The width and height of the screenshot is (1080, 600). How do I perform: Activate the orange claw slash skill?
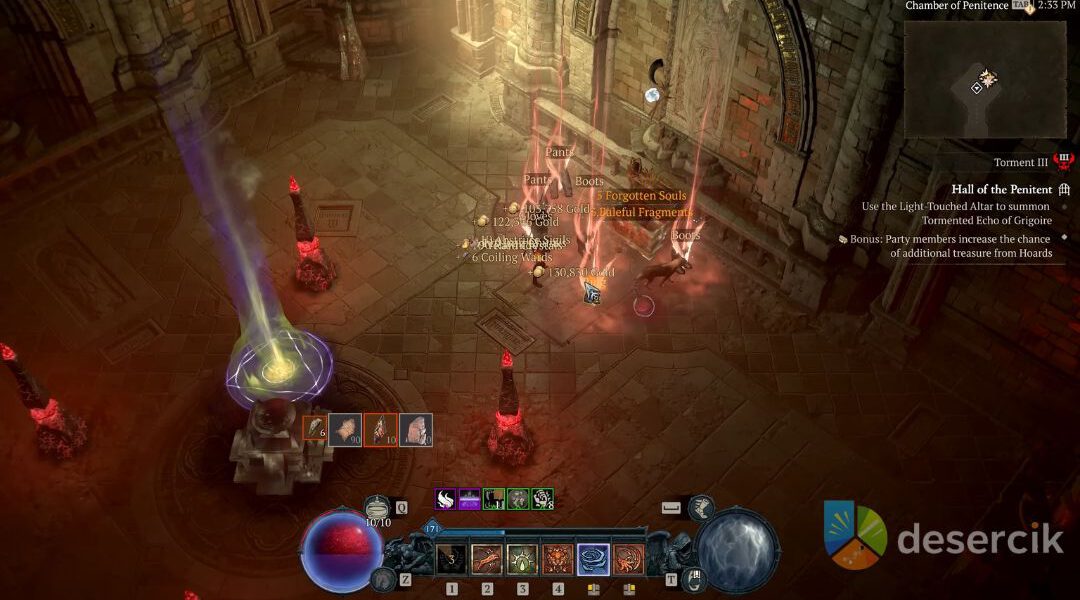pyautogui.click(x=487, y=559)
